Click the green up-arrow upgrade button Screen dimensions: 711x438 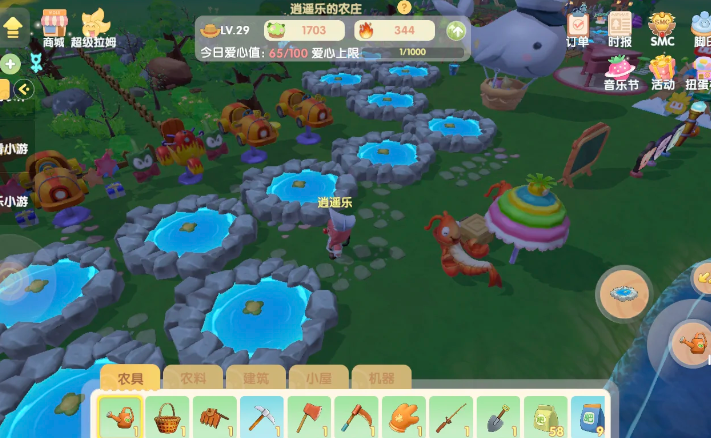point(456,31)
